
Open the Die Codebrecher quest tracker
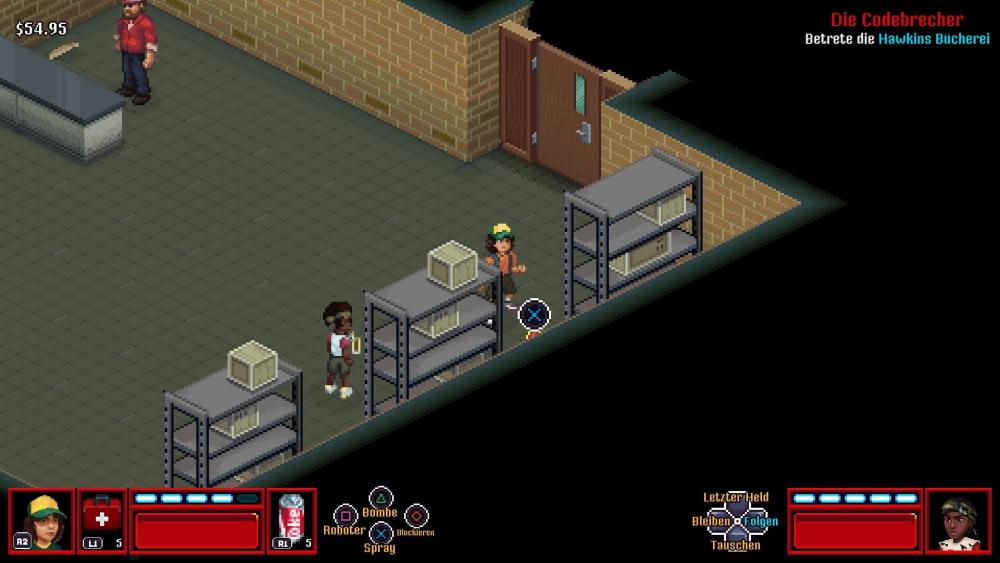[x=896, y=19]
